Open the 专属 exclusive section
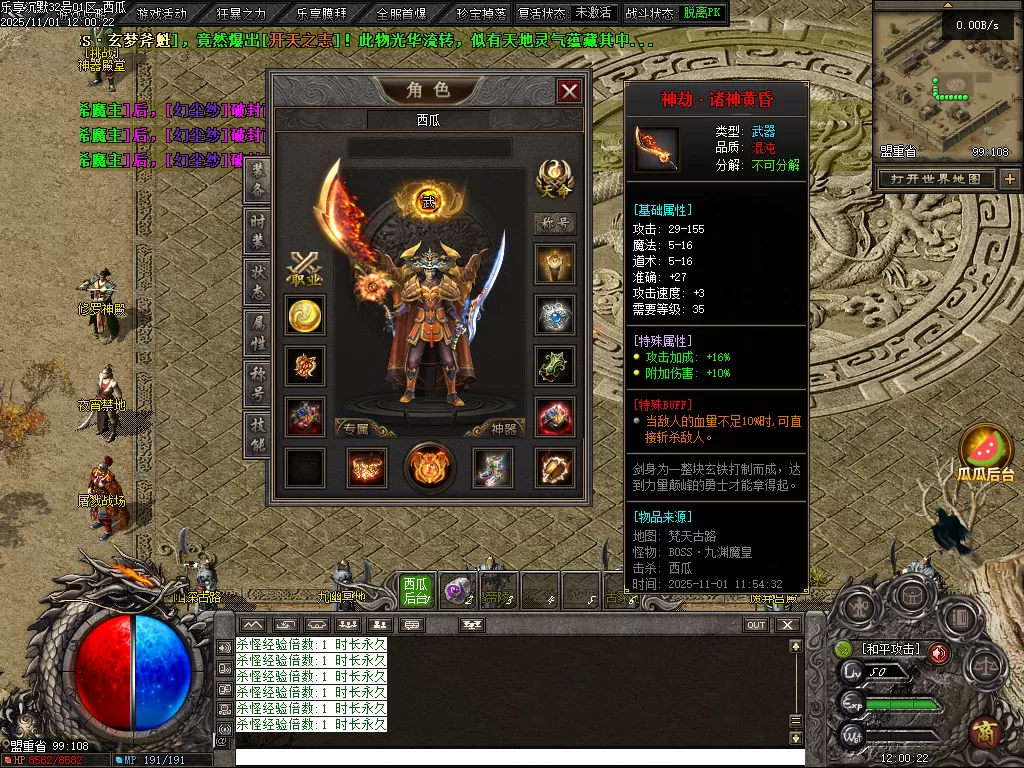1024x768 pixels. tap(358, 428)
